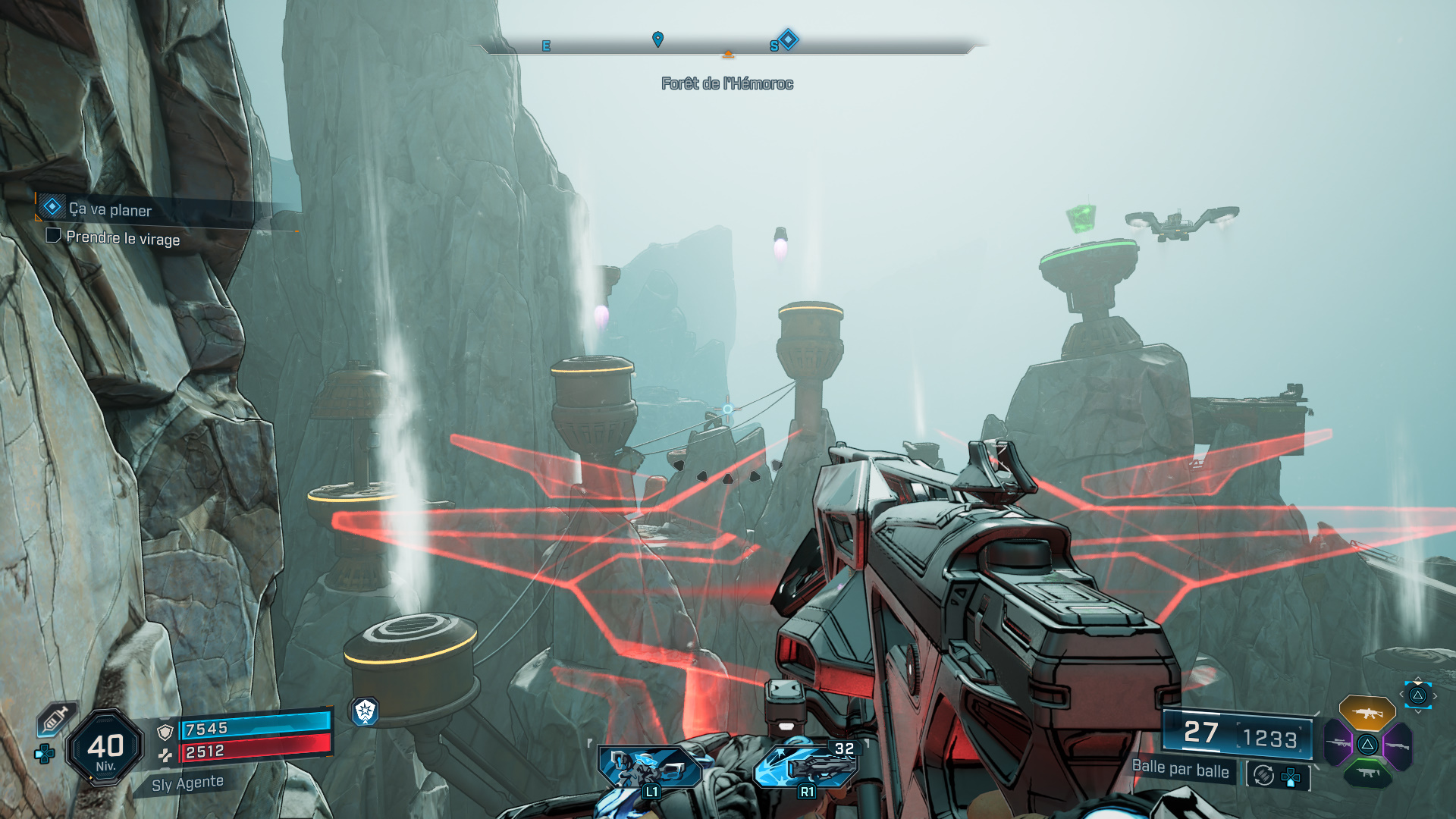1456x819 pixels.
Task: Toggle the "Balle par balle" fire mode label
Action: (1180, 770)
